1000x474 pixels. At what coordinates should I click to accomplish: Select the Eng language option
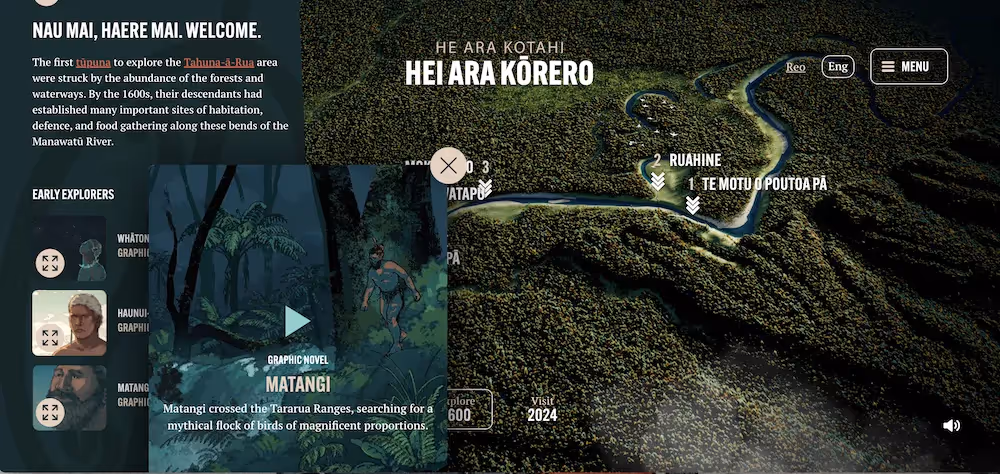[x=838, y=67]
